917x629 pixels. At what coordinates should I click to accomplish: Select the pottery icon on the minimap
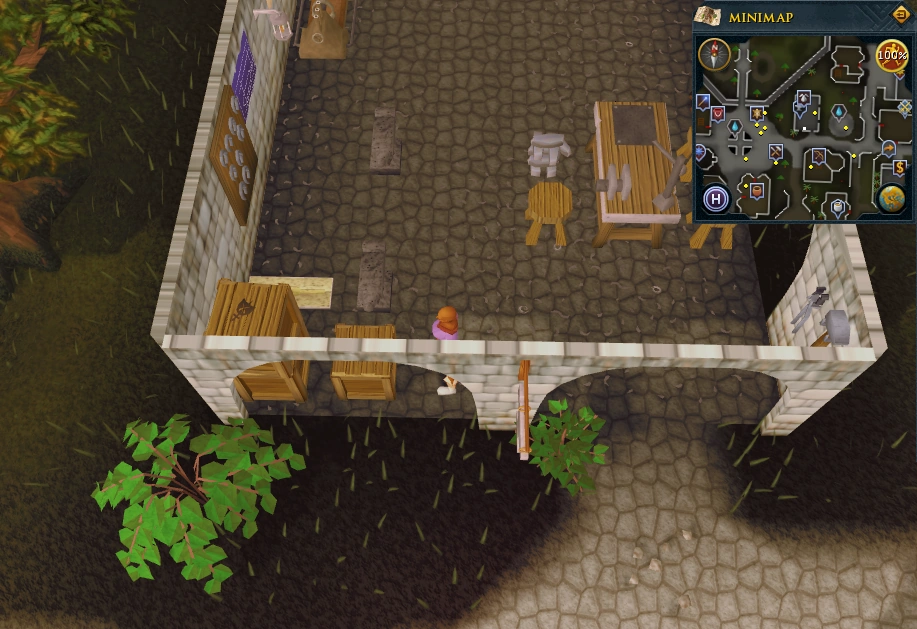(755, 187)
